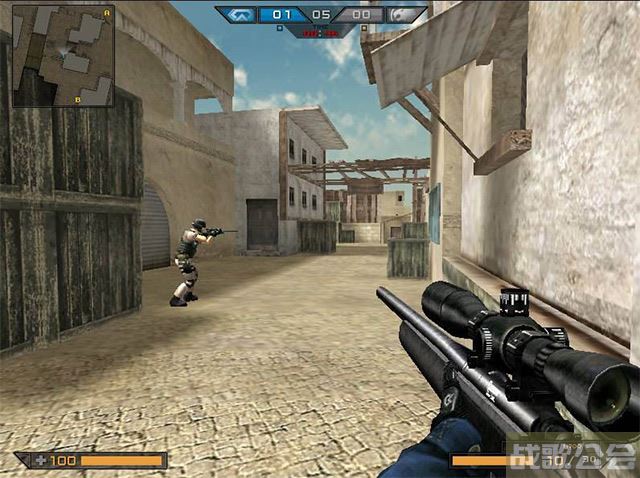Click the medical cross icon beside health

(x=39, y=460)
